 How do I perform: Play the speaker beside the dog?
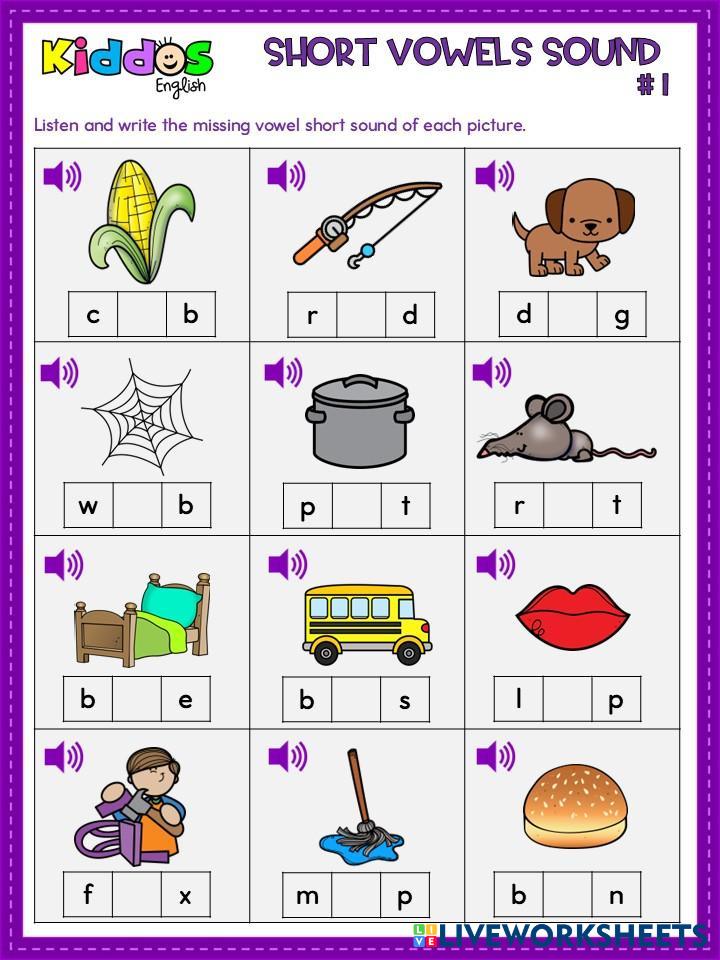pos(494,177)
